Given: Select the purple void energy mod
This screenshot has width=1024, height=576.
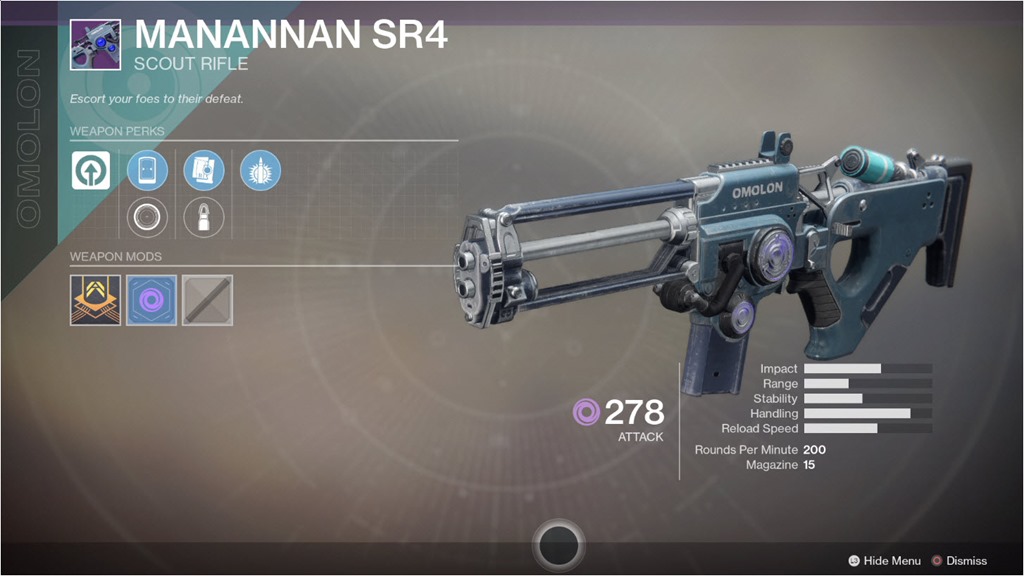Looking at the screenshot, I should click(x=151, y=300).
